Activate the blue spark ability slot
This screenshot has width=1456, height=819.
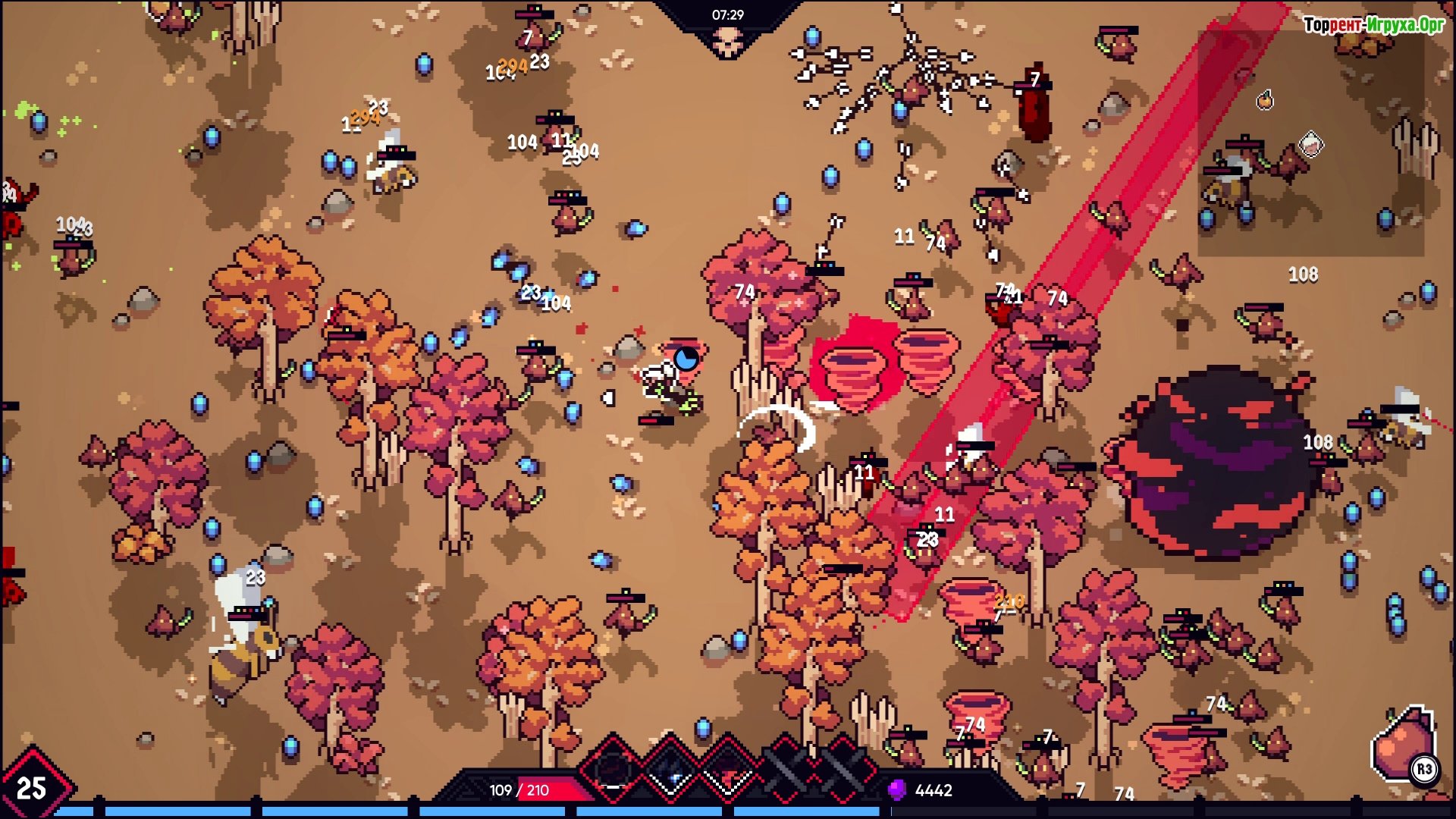coord(670,769)
